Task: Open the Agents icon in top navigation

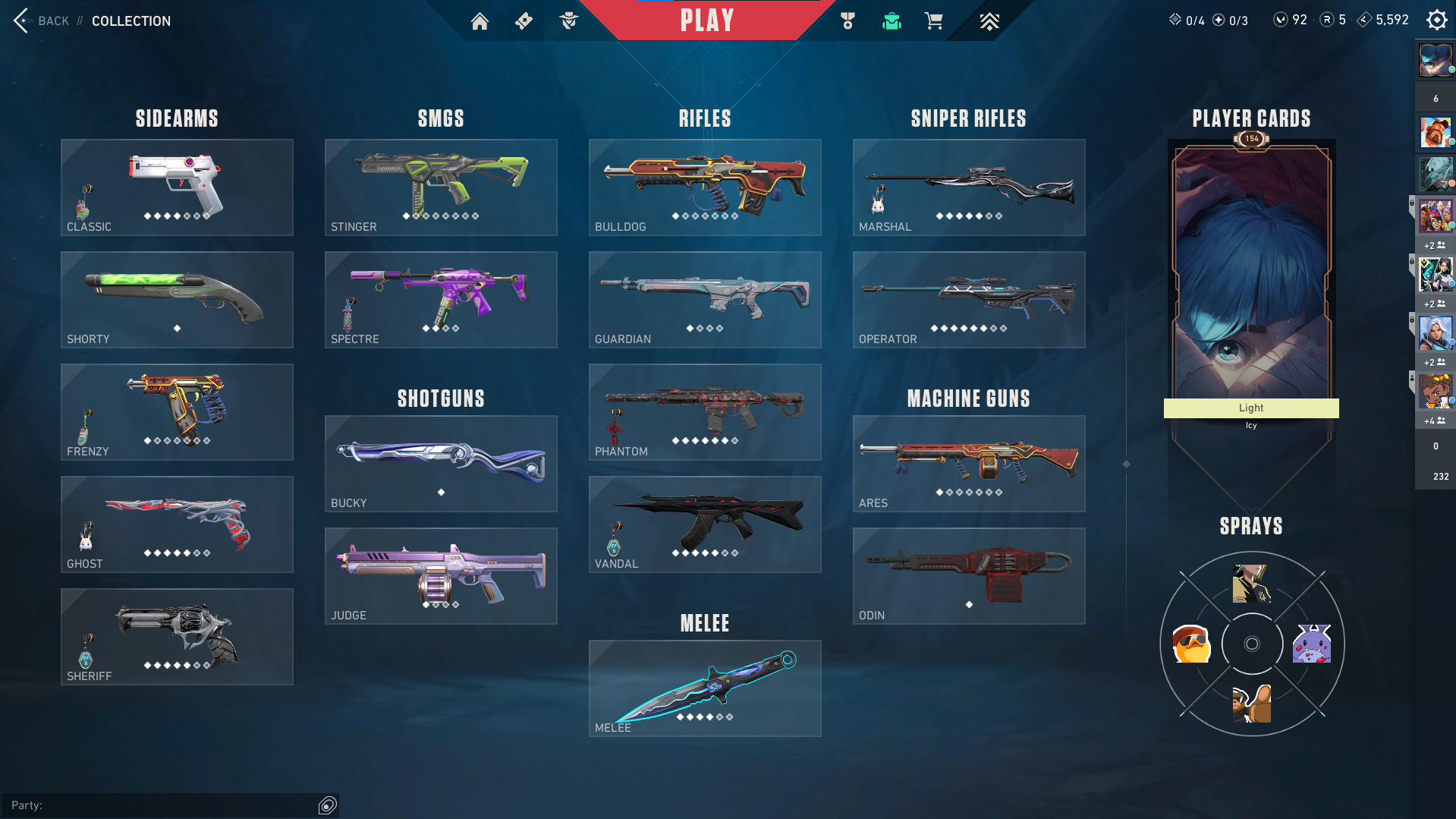Action: coord(568,20)
